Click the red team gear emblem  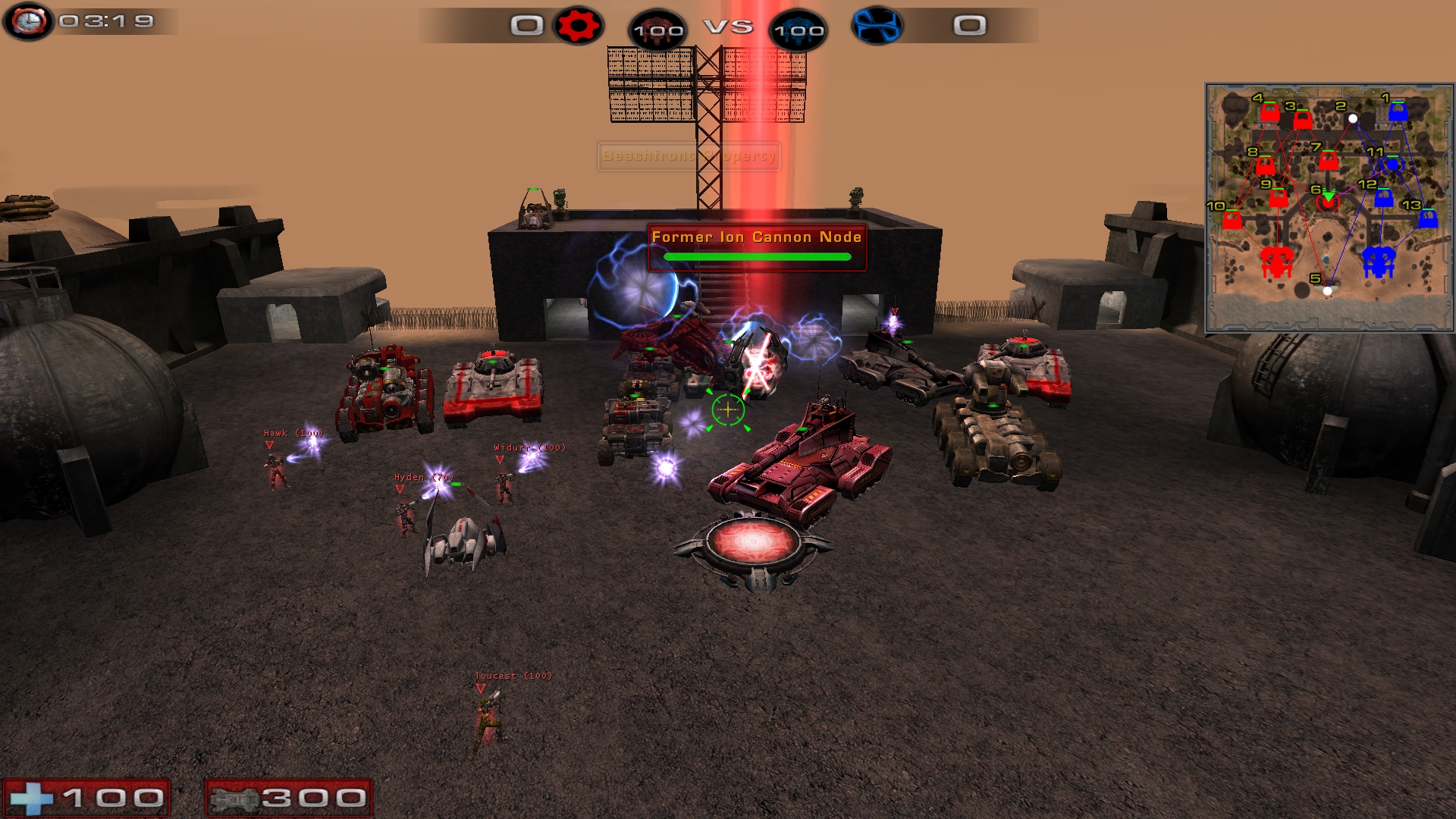coord(578,26)
